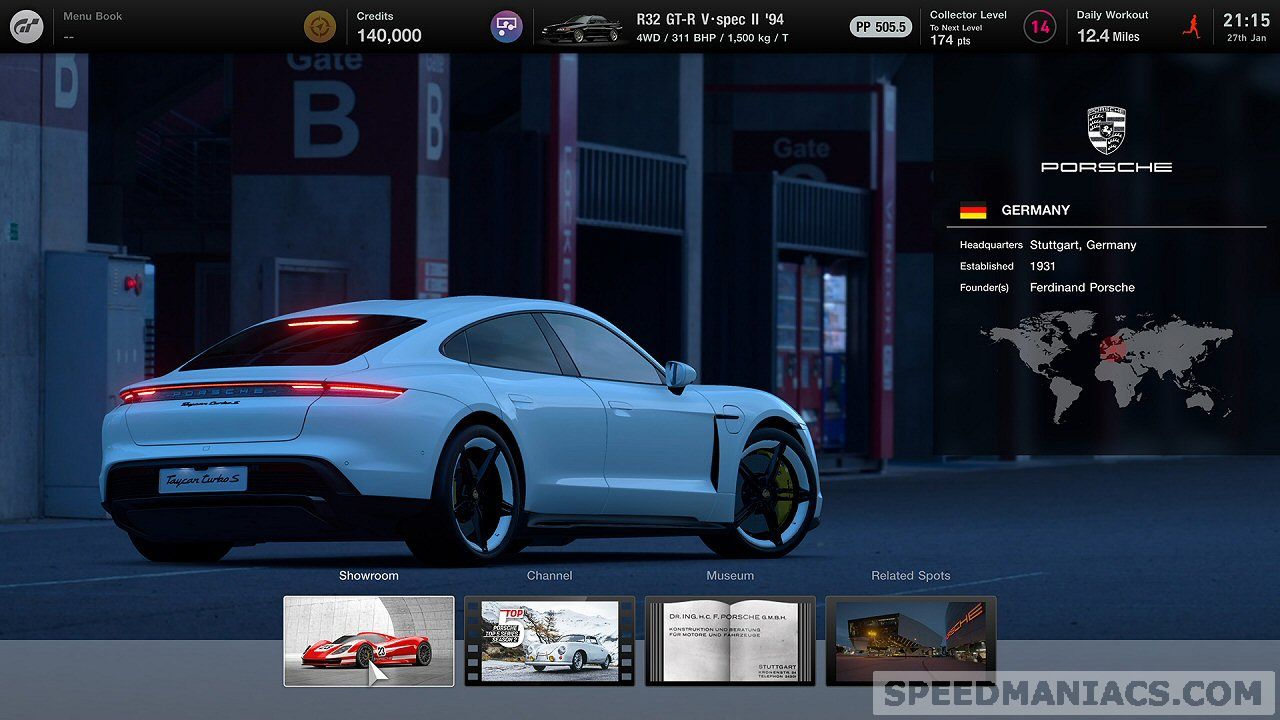This screenshot has width=1280, height=720.
Task: Click the gold compass icon beside Credits
Action: (x=320, y=27)
